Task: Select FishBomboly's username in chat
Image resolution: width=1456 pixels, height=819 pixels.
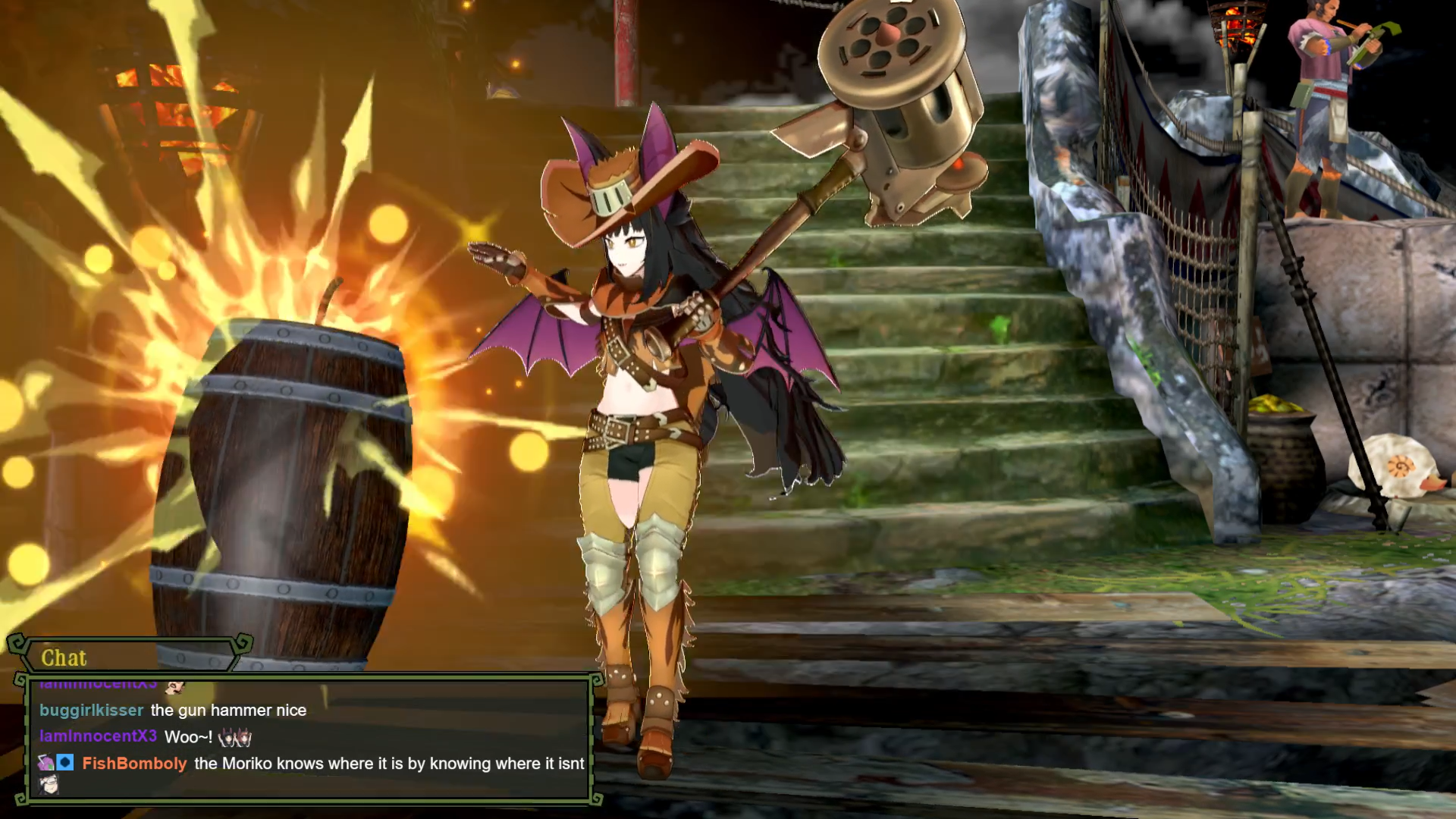Action: tap(134, 764)
